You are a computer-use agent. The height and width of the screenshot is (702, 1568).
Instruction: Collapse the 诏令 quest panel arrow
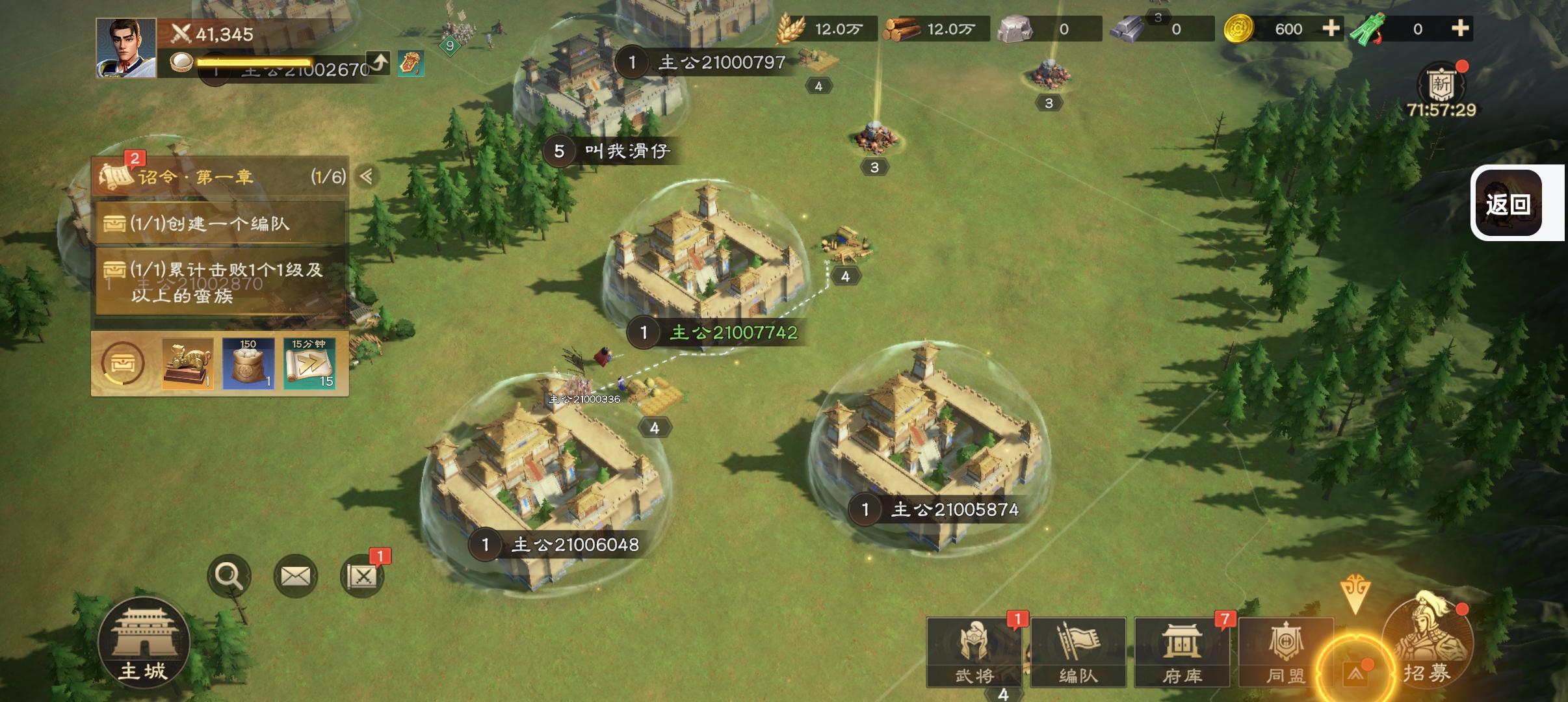[x=367, y=176]
